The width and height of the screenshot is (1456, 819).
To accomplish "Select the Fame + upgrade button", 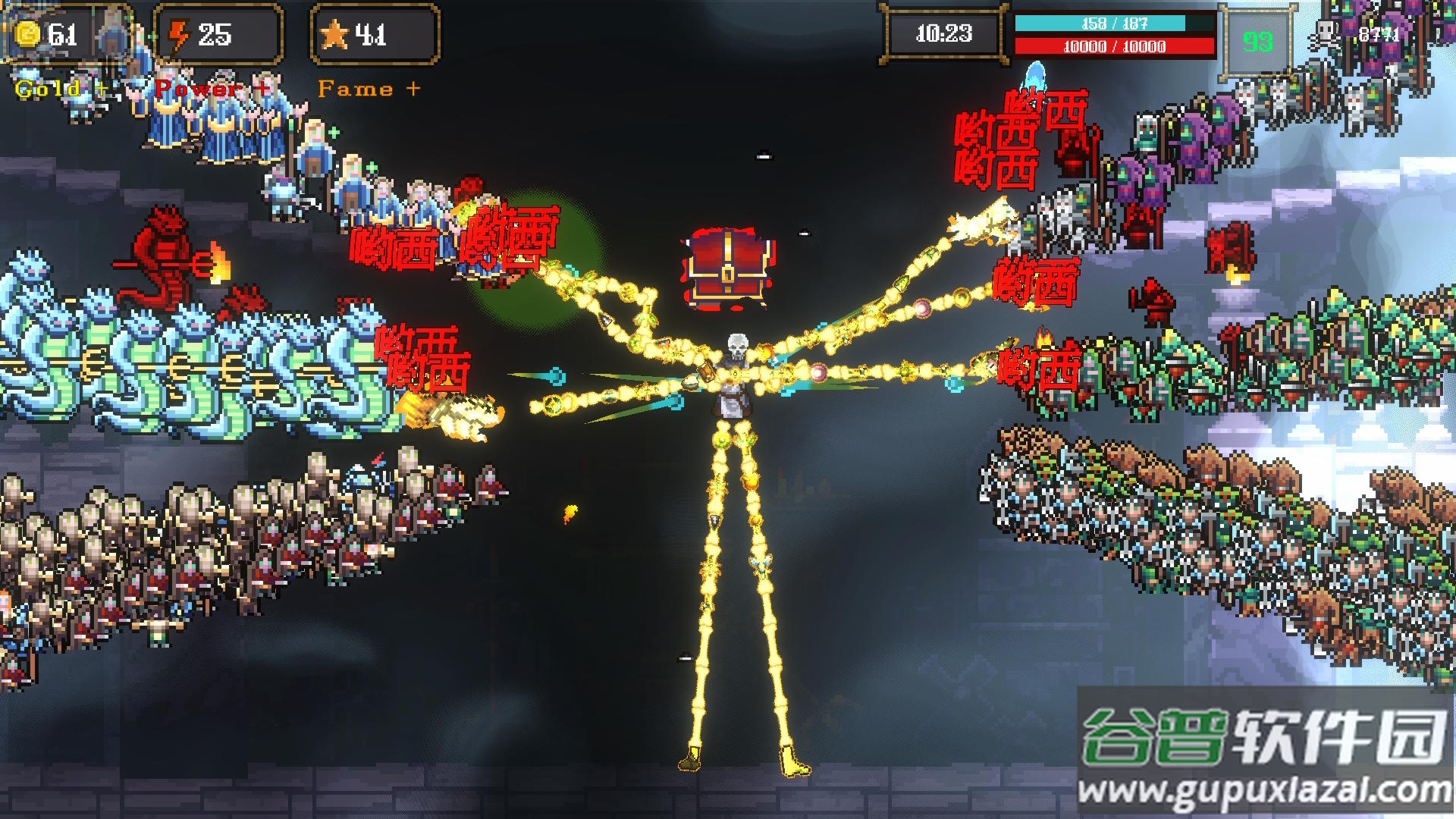I will click(369, 89).
